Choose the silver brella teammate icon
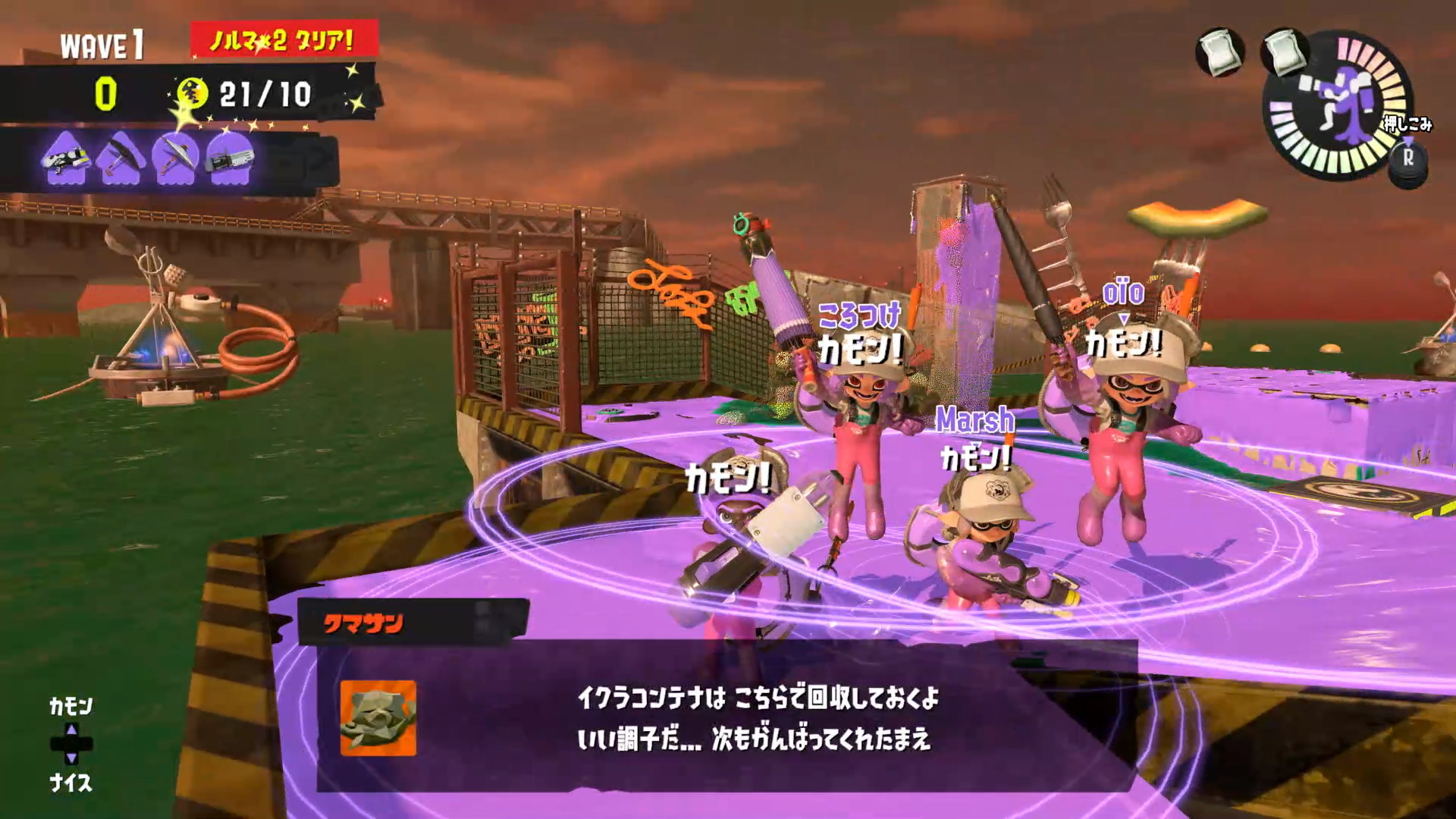 (x=175, y=158)
